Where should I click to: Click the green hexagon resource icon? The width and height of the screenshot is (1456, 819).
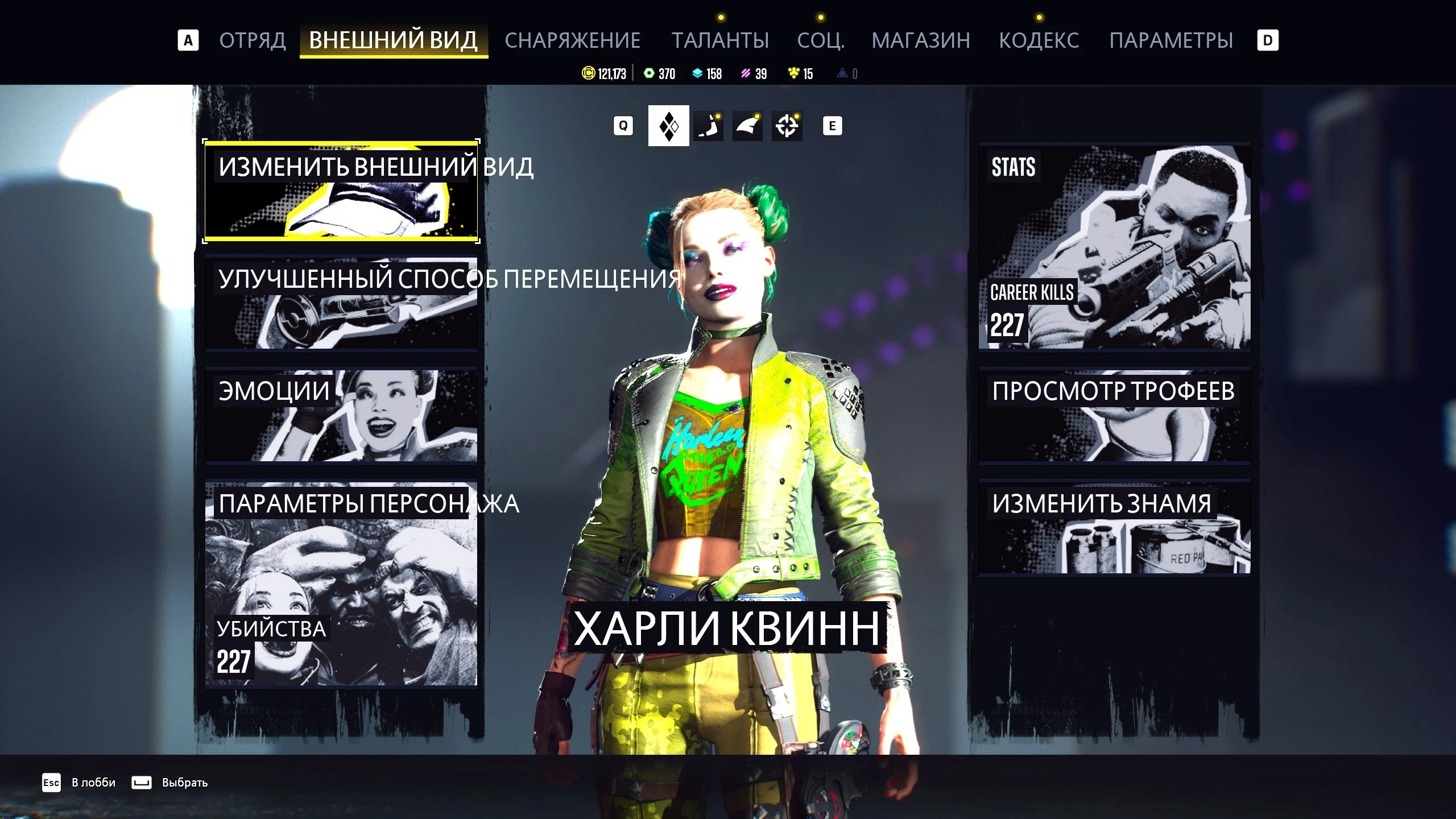(649, 73)
